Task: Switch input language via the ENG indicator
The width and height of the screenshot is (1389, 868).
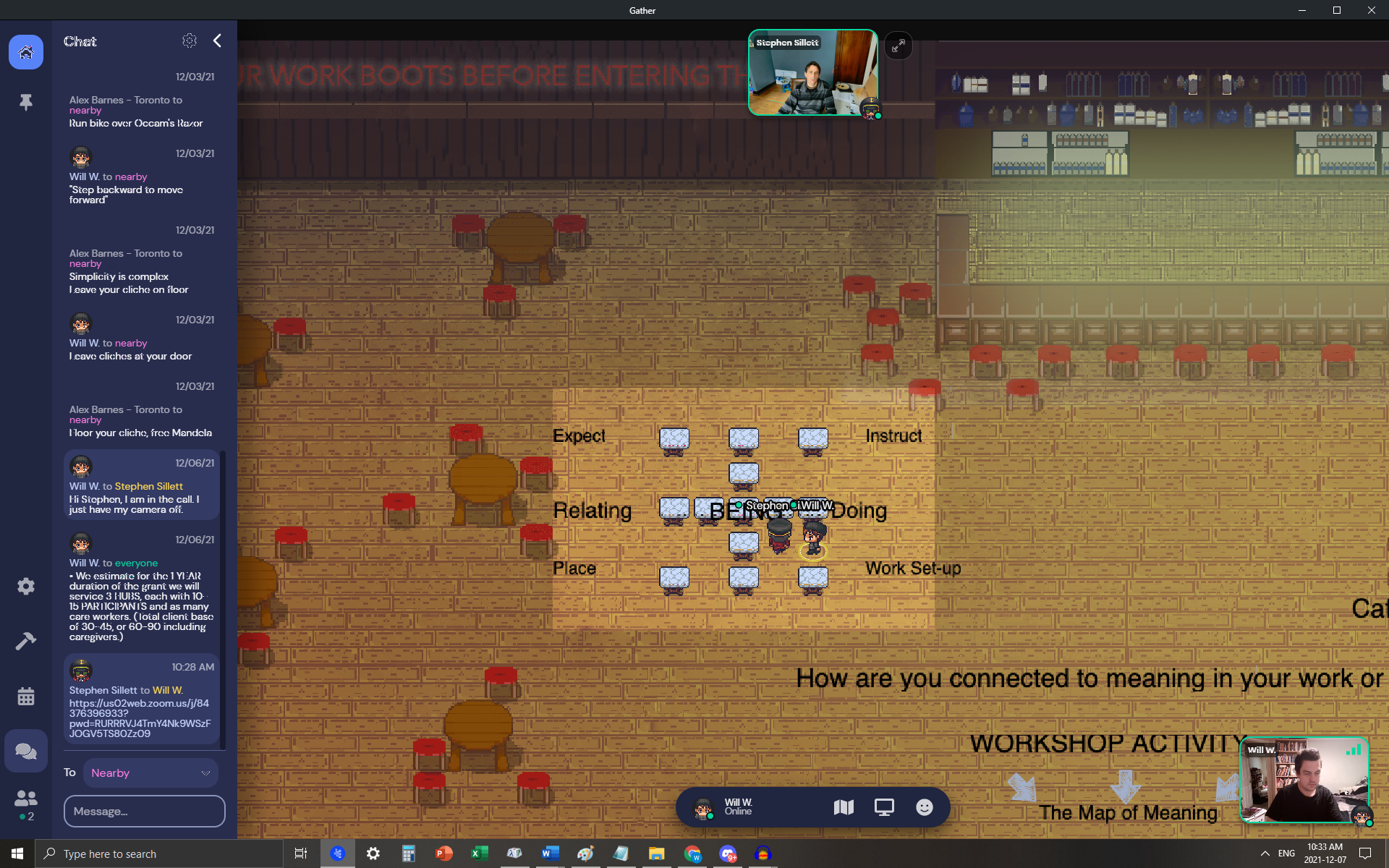Action: click(x=1286, y=854)
